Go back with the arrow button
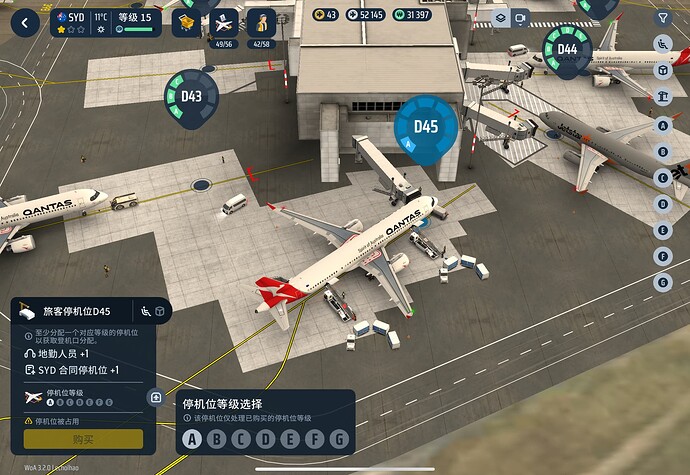The height and width of the screenshot is (475, 690). point(24,22)
